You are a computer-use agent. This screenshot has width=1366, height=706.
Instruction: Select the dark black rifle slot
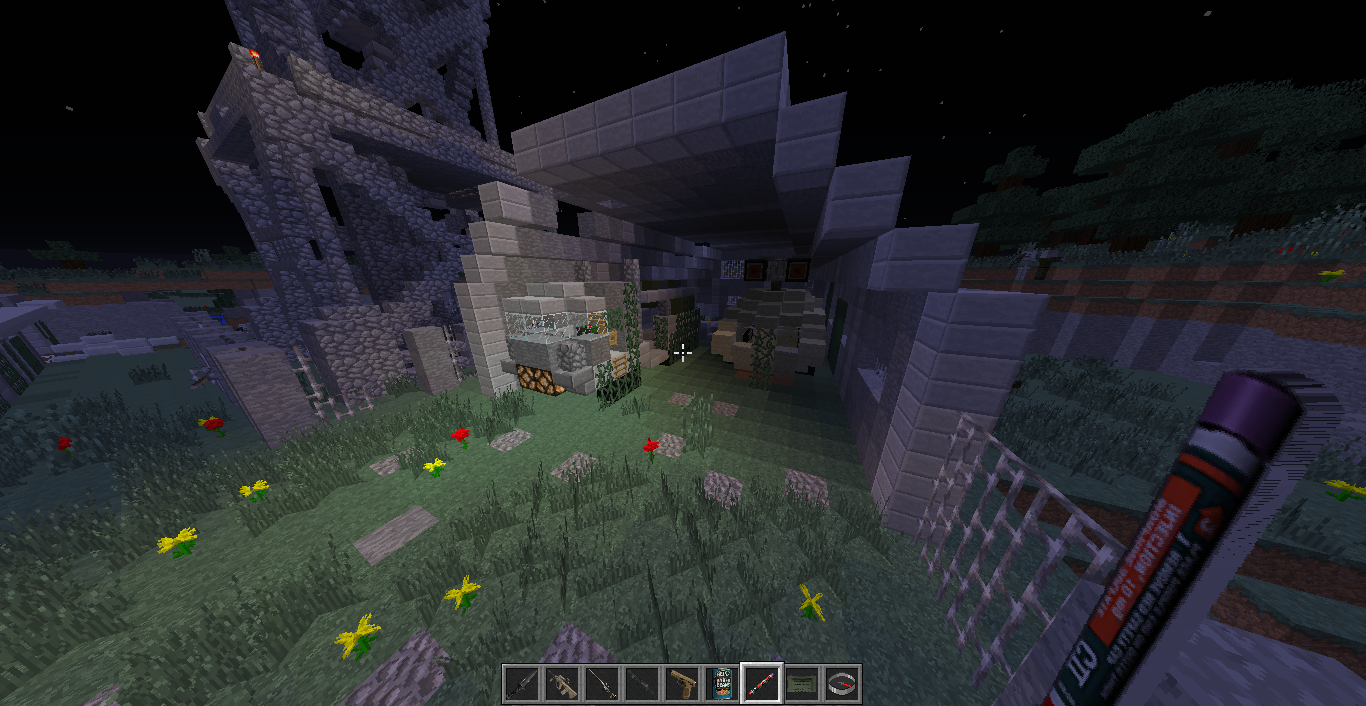pos(642,684)
